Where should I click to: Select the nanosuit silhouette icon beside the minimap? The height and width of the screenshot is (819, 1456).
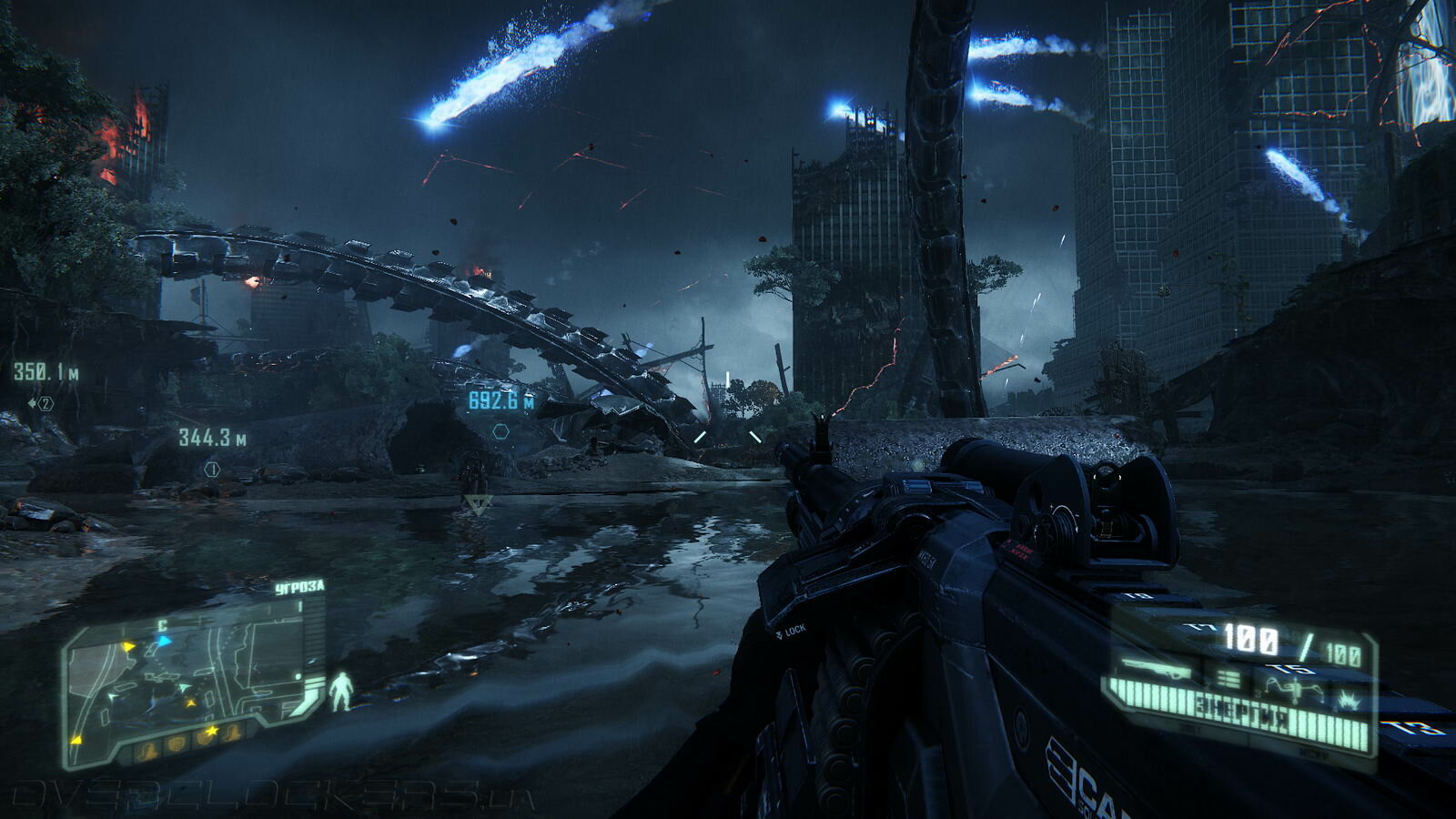(x=340, y=692)
